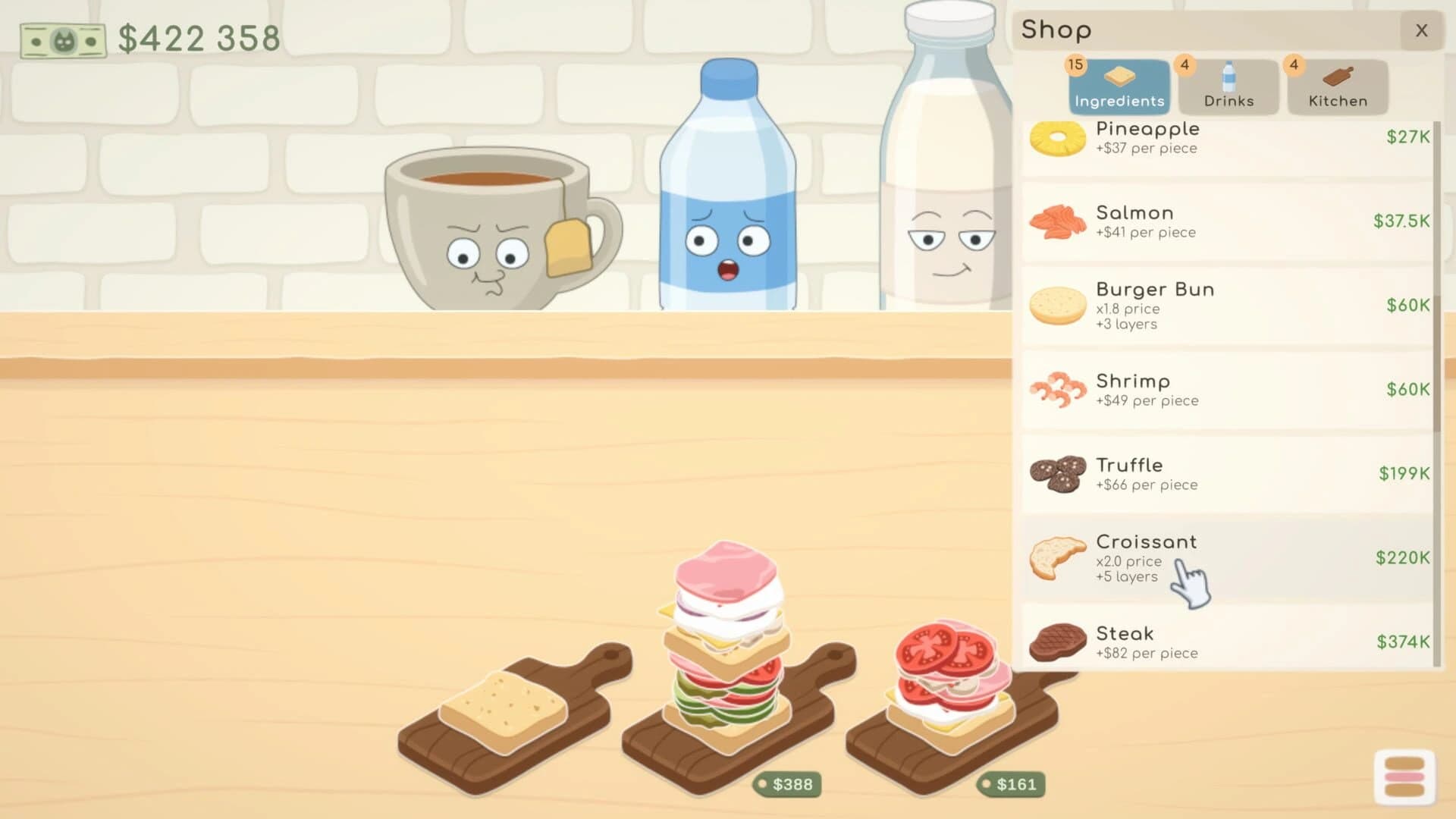The width and height of the screenshot is (1456, 819).
Task: Select the Ingredients tab
Action: (1119, 86)
